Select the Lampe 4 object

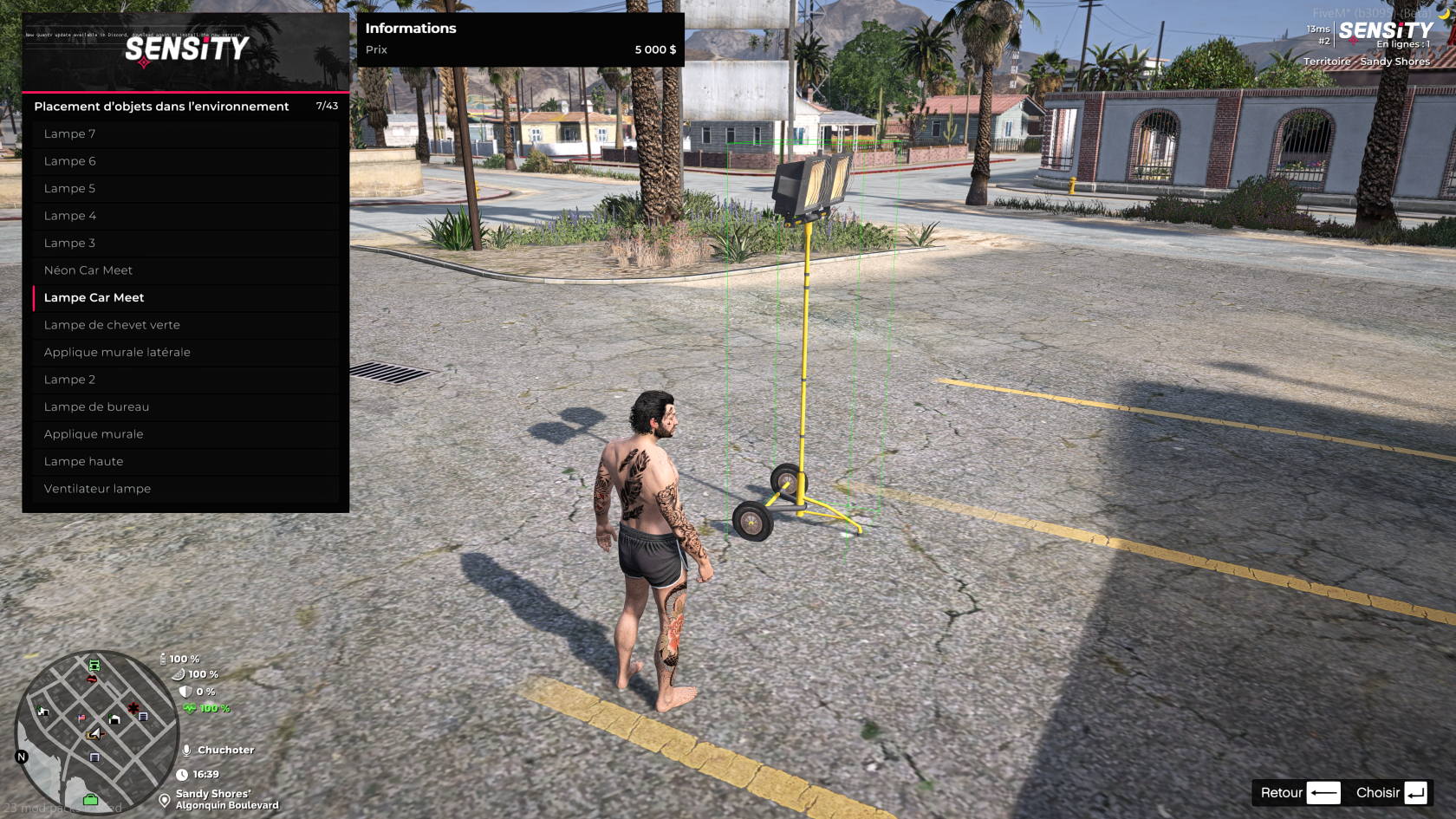(185, 216)
